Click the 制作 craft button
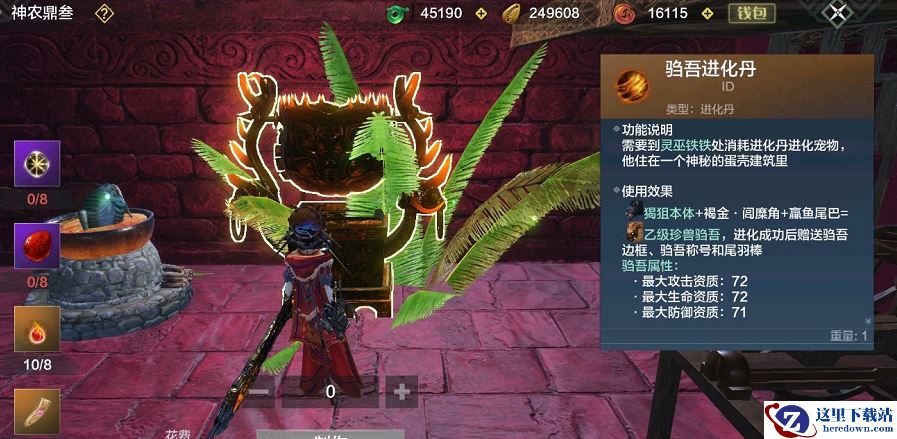 [329, 433]
